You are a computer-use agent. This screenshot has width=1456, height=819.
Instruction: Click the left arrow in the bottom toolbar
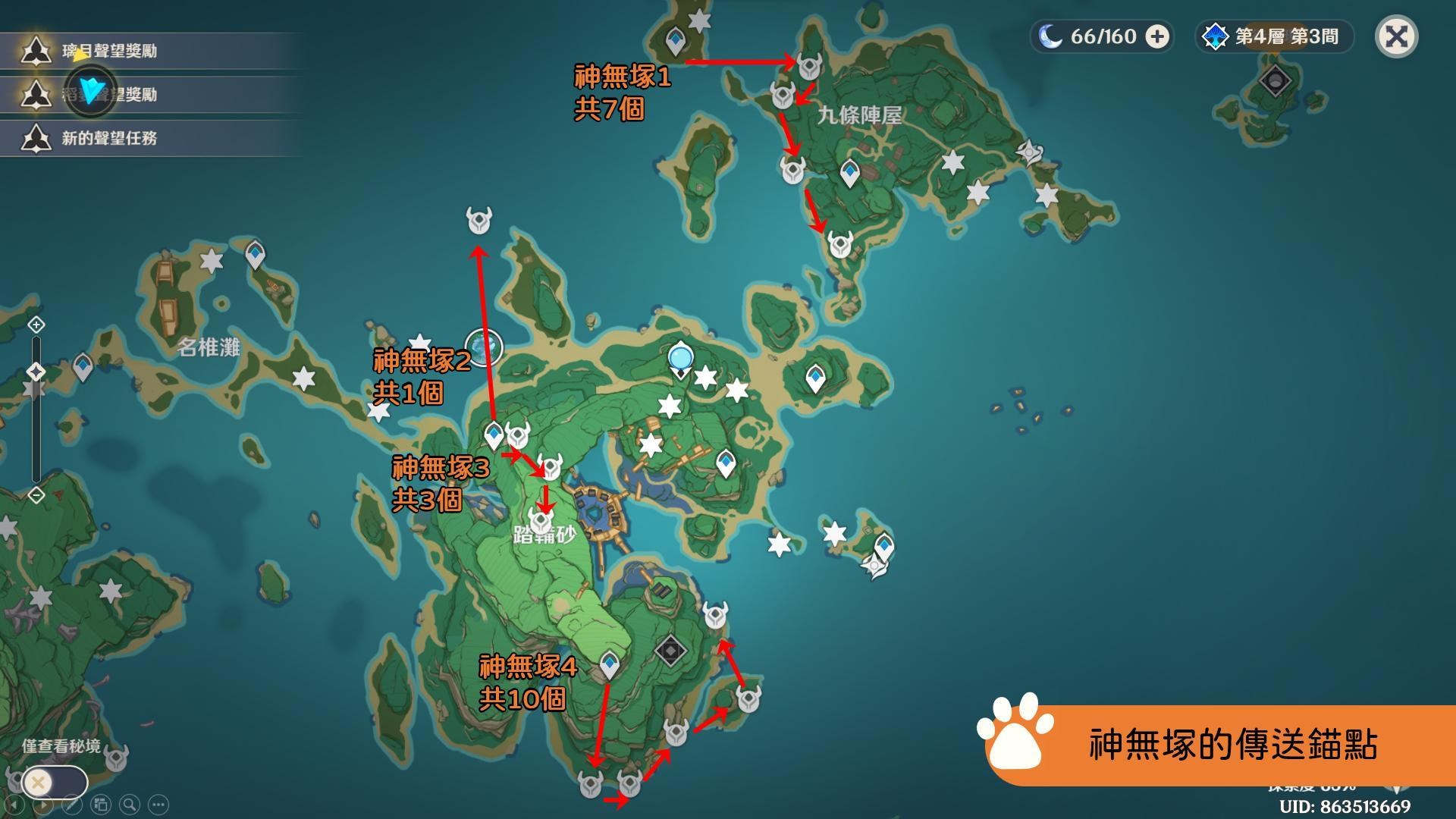[14, 805]
